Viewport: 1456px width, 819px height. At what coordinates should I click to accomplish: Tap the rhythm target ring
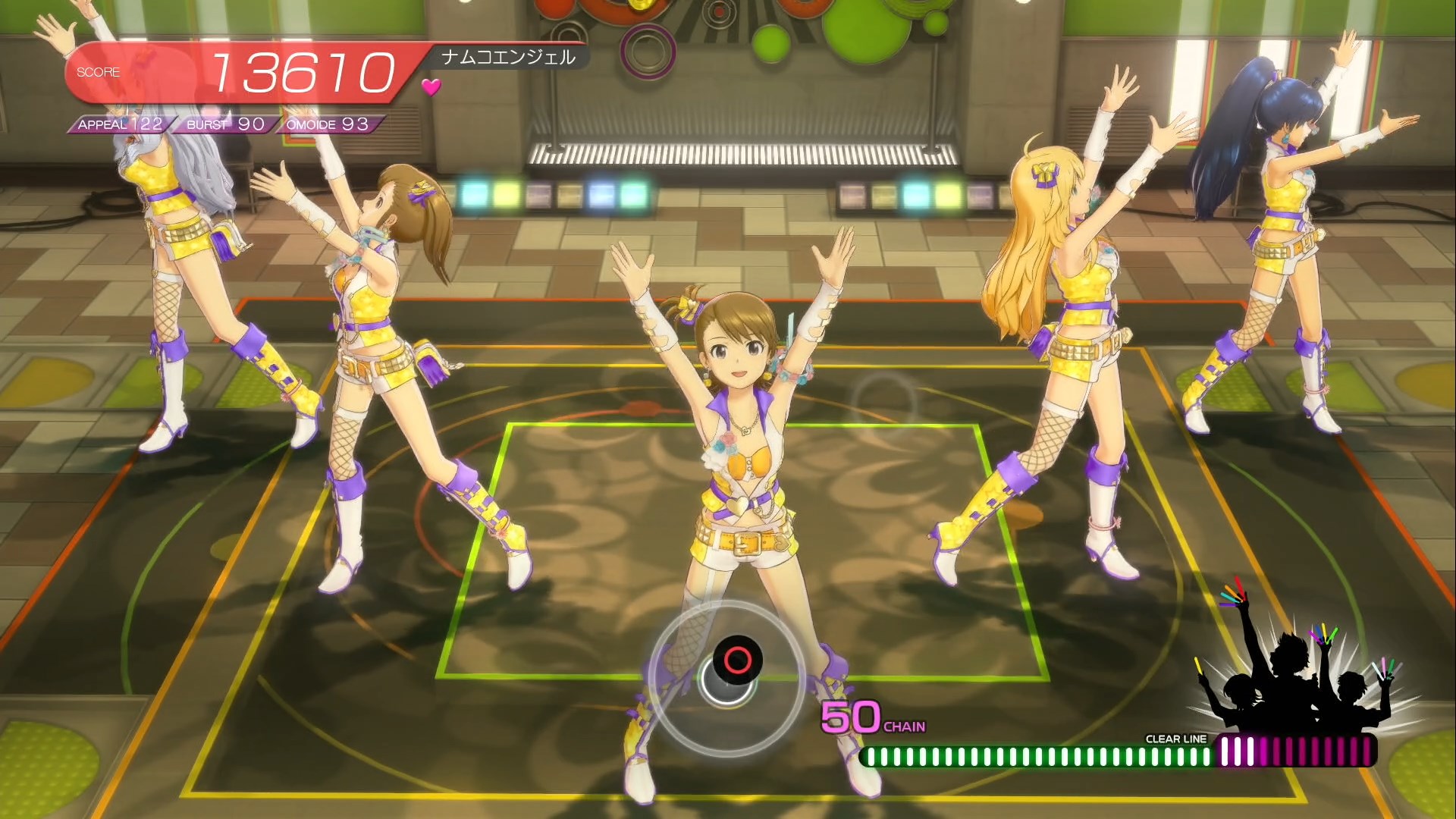(x=726, y=677)
